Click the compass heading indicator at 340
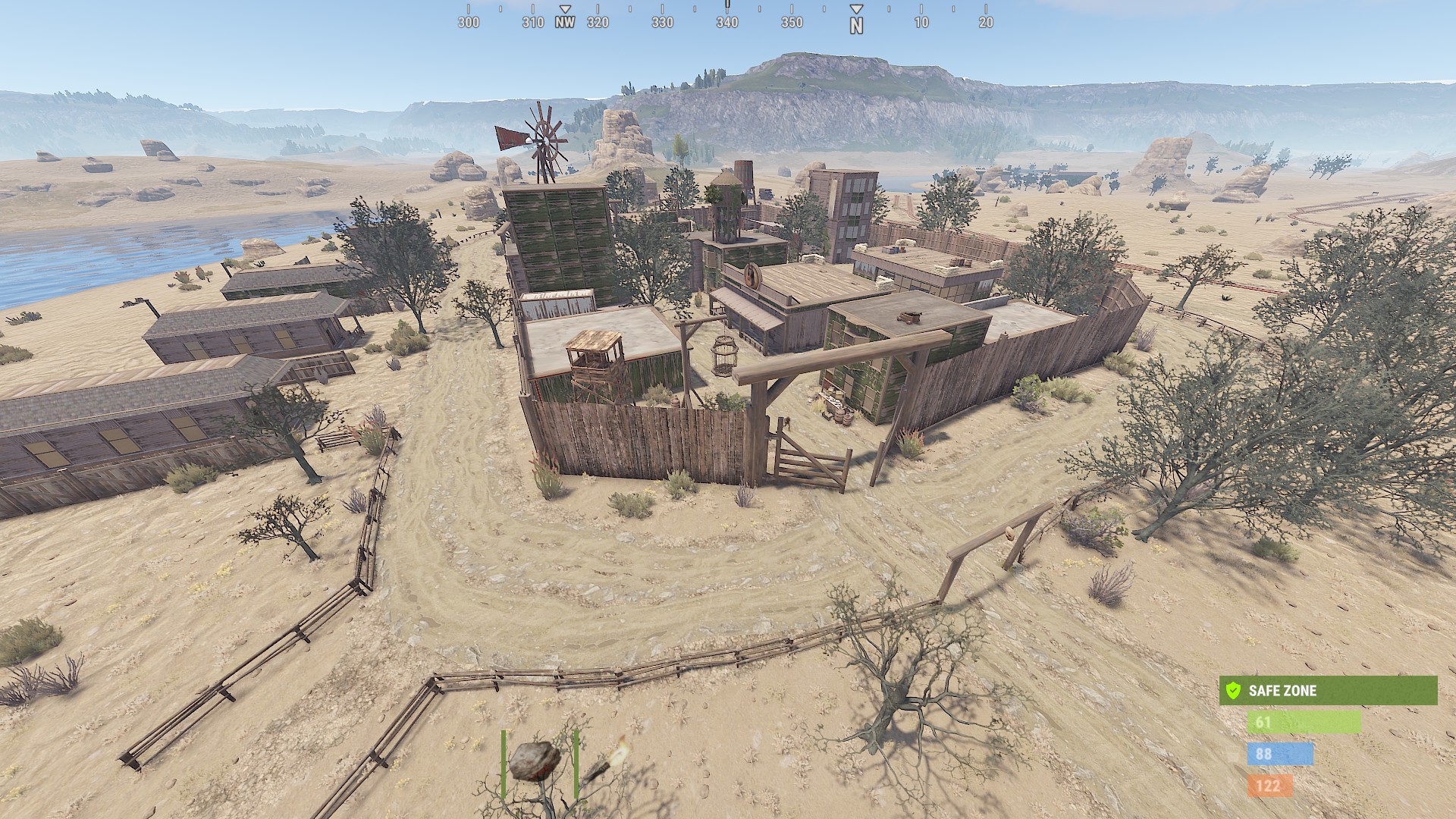This screenshot has height=819, width=1456. (x=727, y=23)
